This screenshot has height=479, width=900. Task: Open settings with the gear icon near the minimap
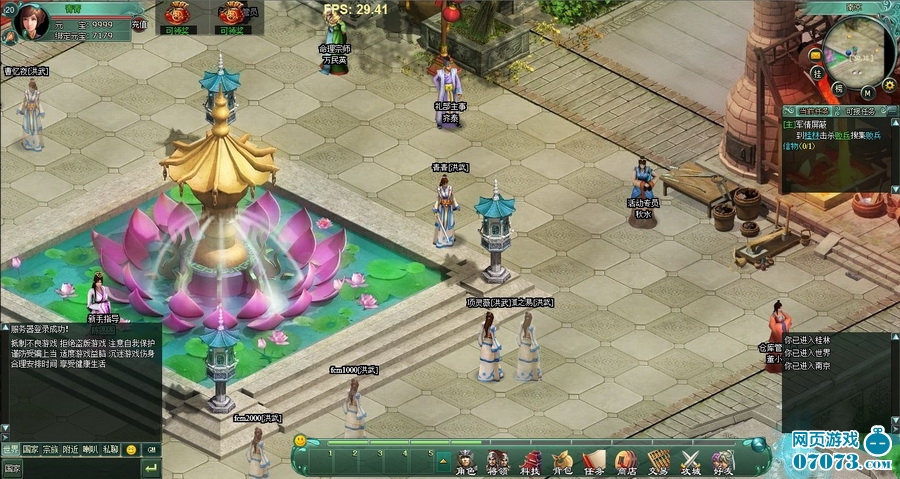(888, 84)
